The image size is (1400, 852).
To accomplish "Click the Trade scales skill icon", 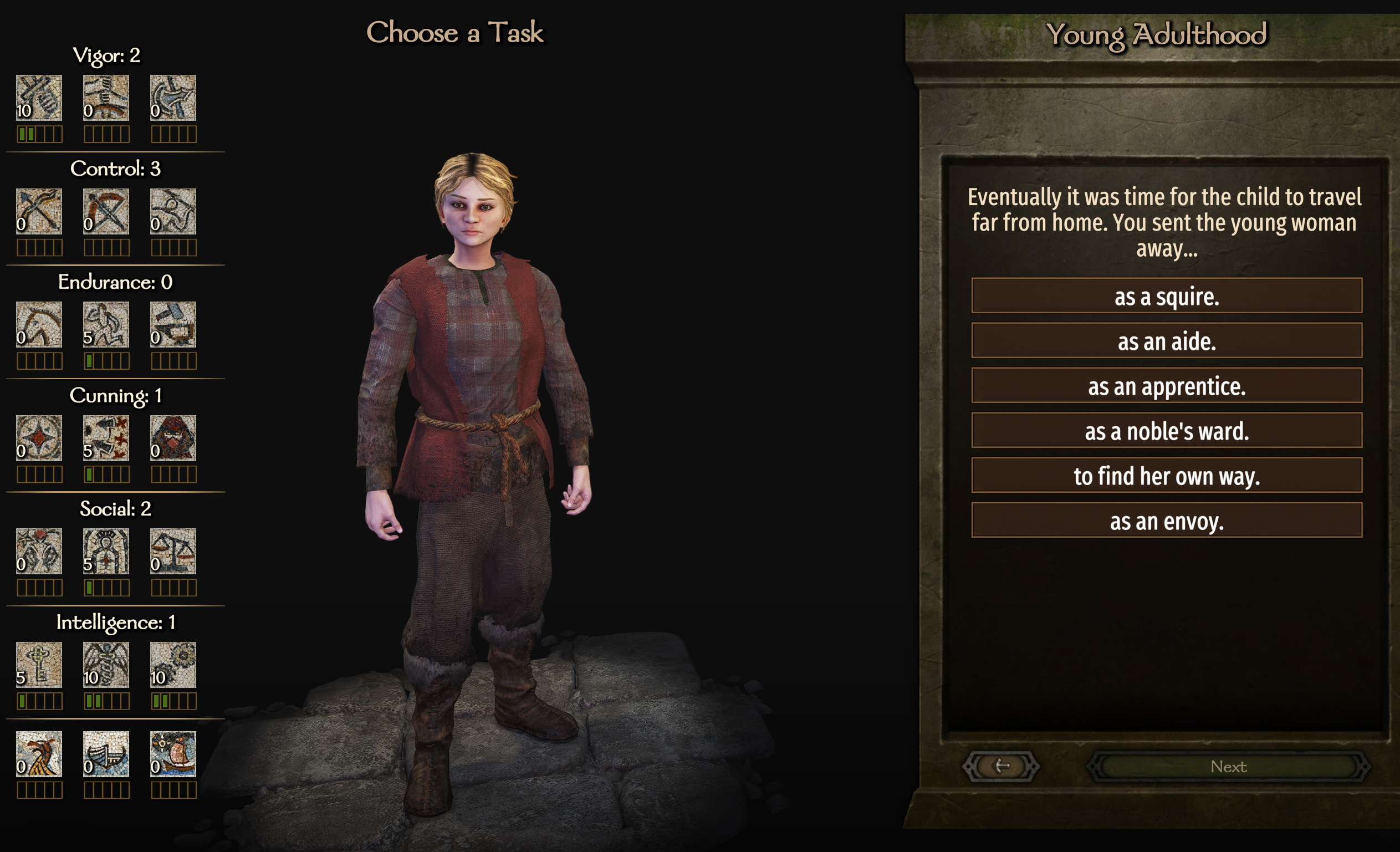I will point(173,552).
